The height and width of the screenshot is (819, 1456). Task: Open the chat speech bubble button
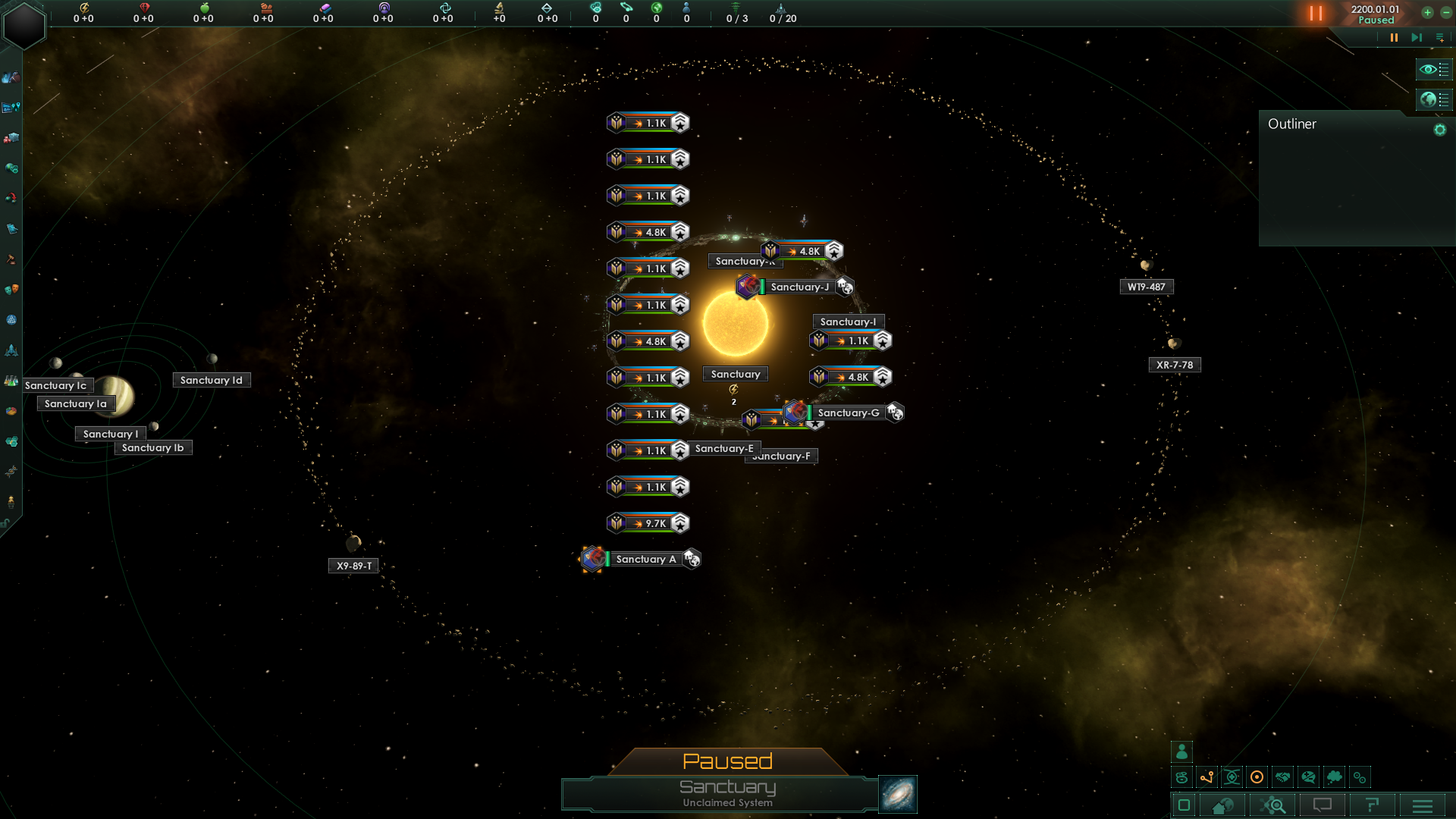[x=1322, y=805]
